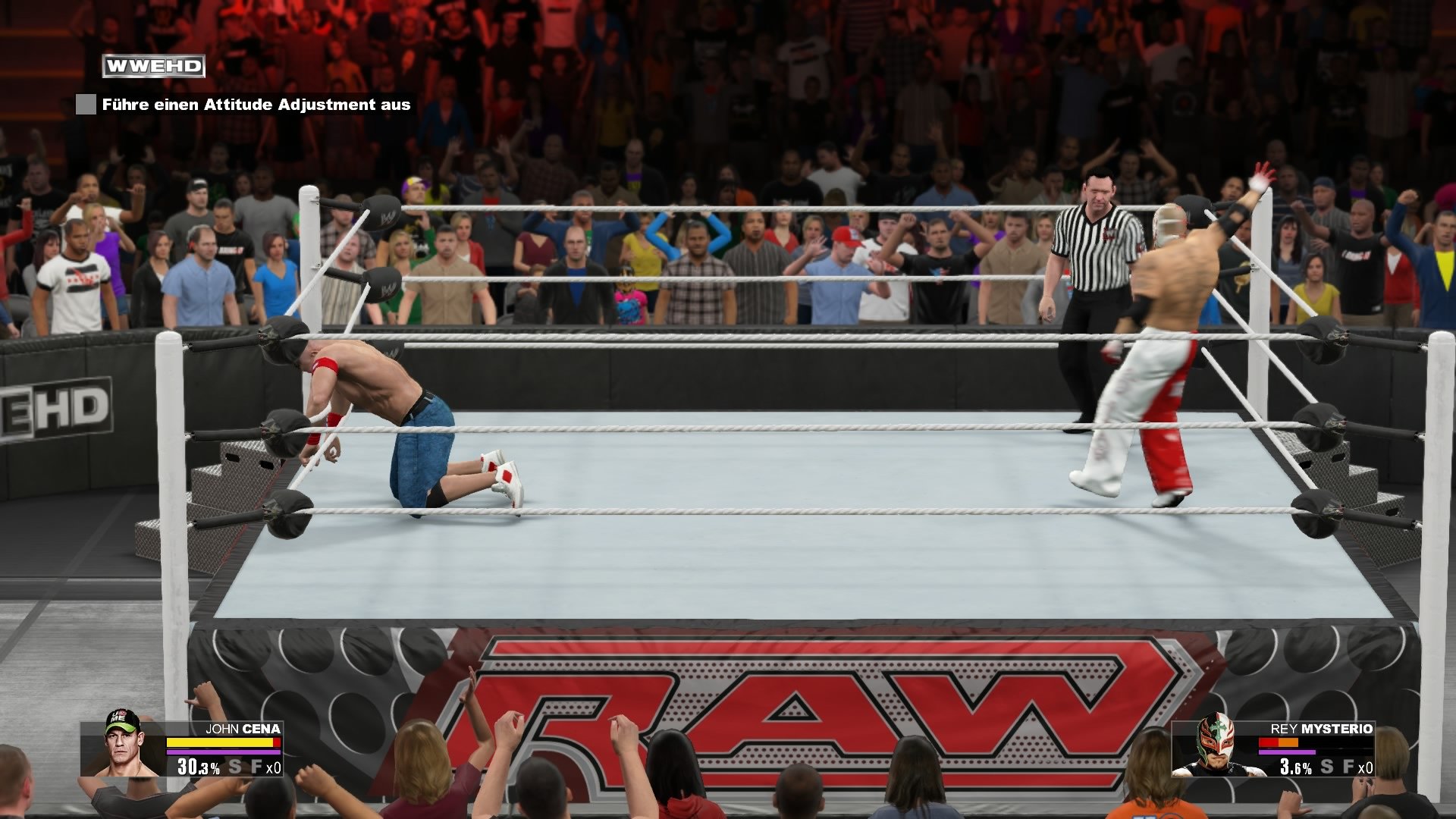Select the JOHN CENA name label
This screenshot has width=1456, height=819.
click(x=242, y=728)
